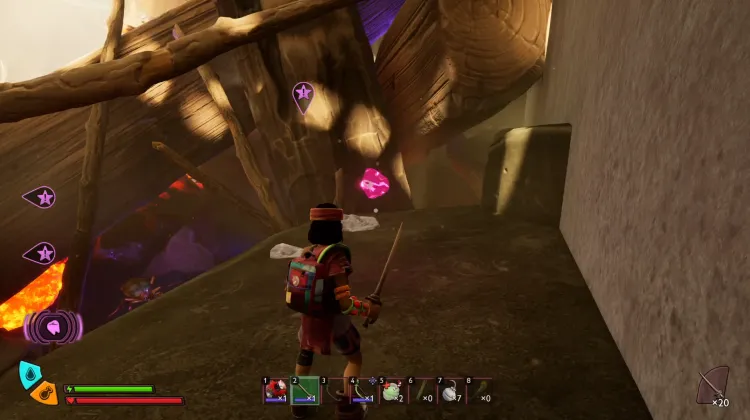Click the pink pulsing fist marker
750x420 pixels.
point(55,326)
